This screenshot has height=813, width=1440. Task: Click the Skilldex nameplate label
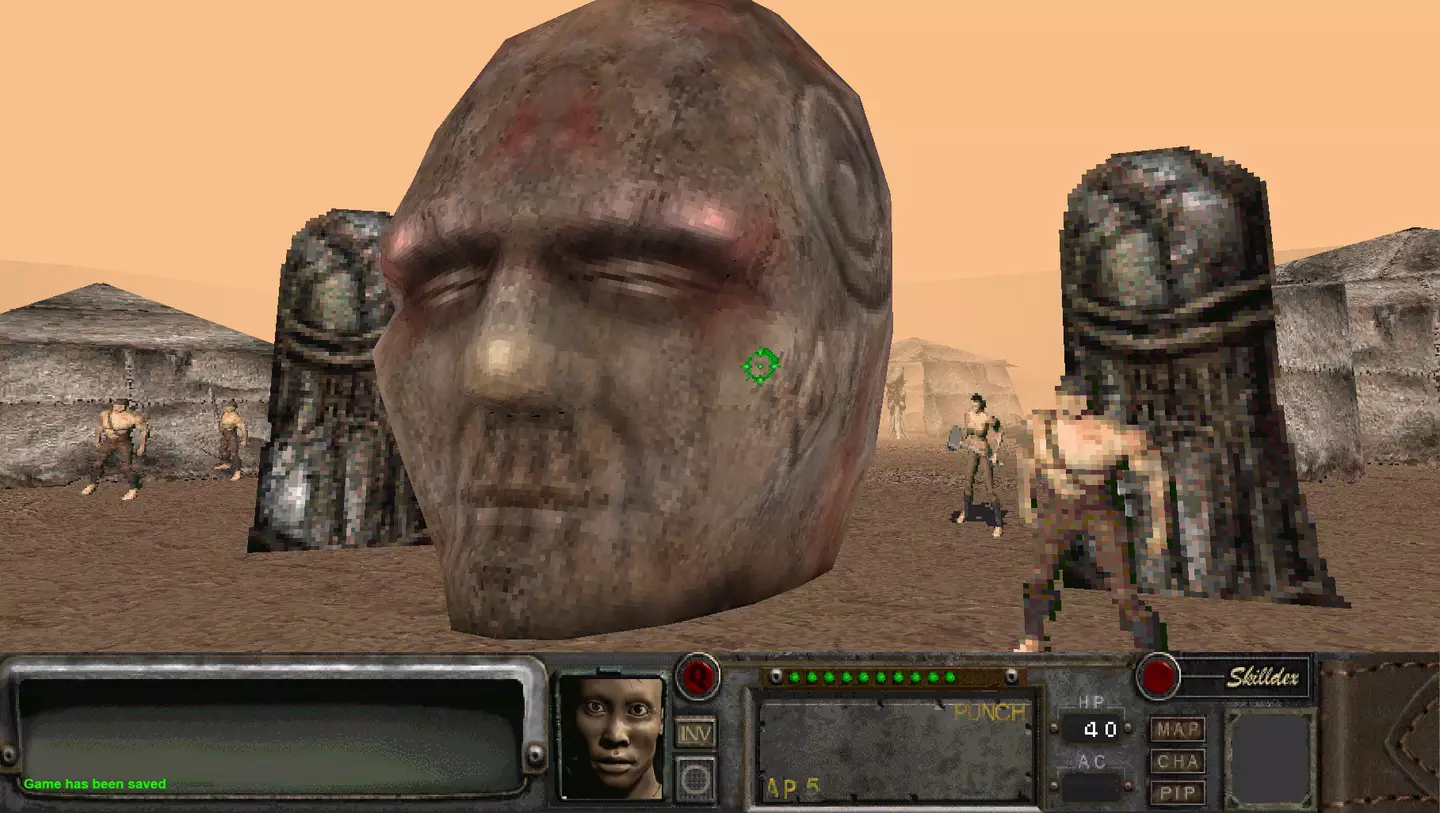pos(1262,677)
